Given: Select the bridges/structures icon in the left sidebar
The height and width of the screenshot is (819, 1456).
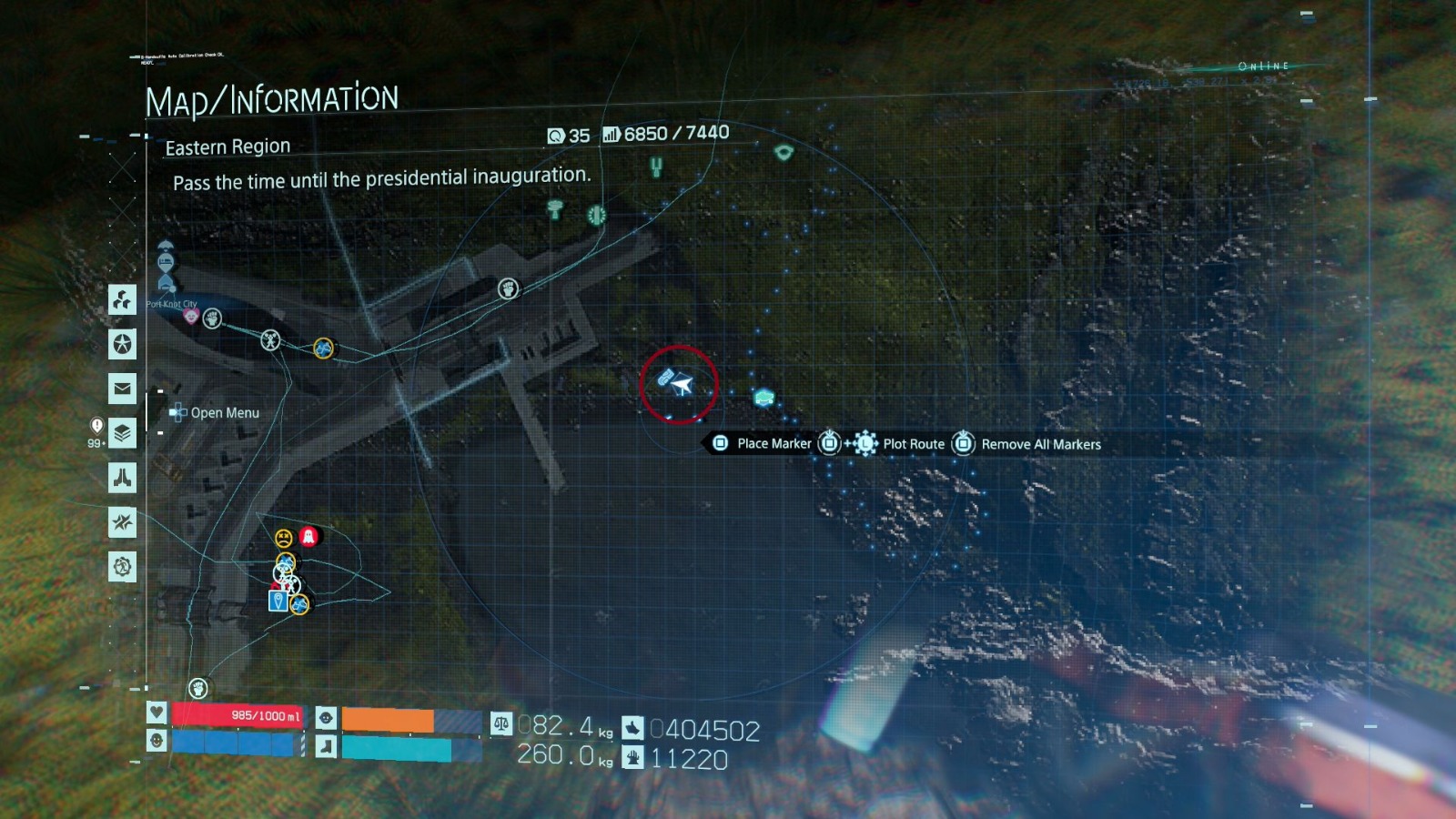Looking at the screenshot, I should click(122, 300).
